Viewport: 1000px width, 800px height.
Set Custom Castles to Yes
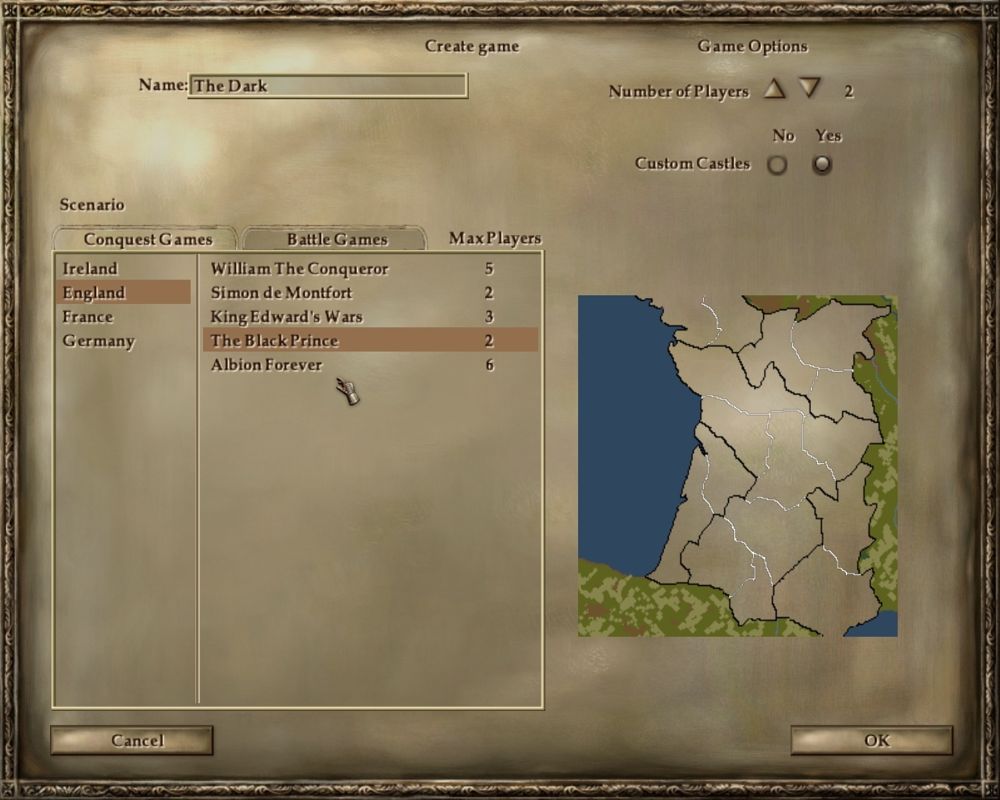pos(822,164)
